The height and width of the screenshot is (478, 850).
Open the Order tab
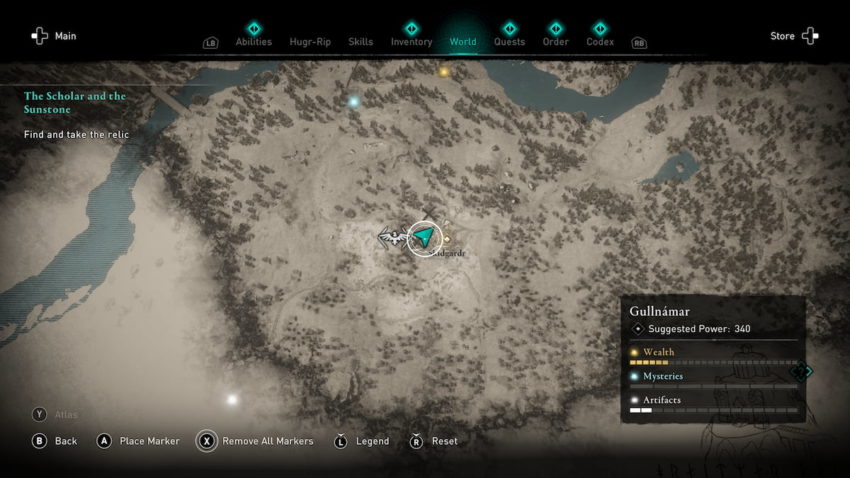point(555,41)
